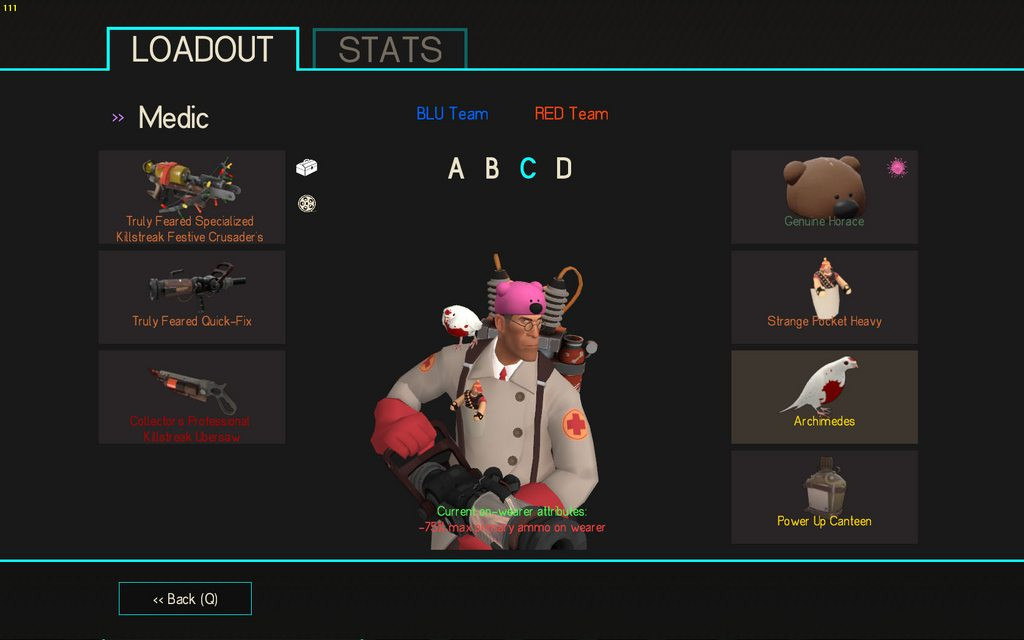Screen dimensions: 1024x640
Task: Open the Power Up Canteen slot
Action: coord(824,497)
